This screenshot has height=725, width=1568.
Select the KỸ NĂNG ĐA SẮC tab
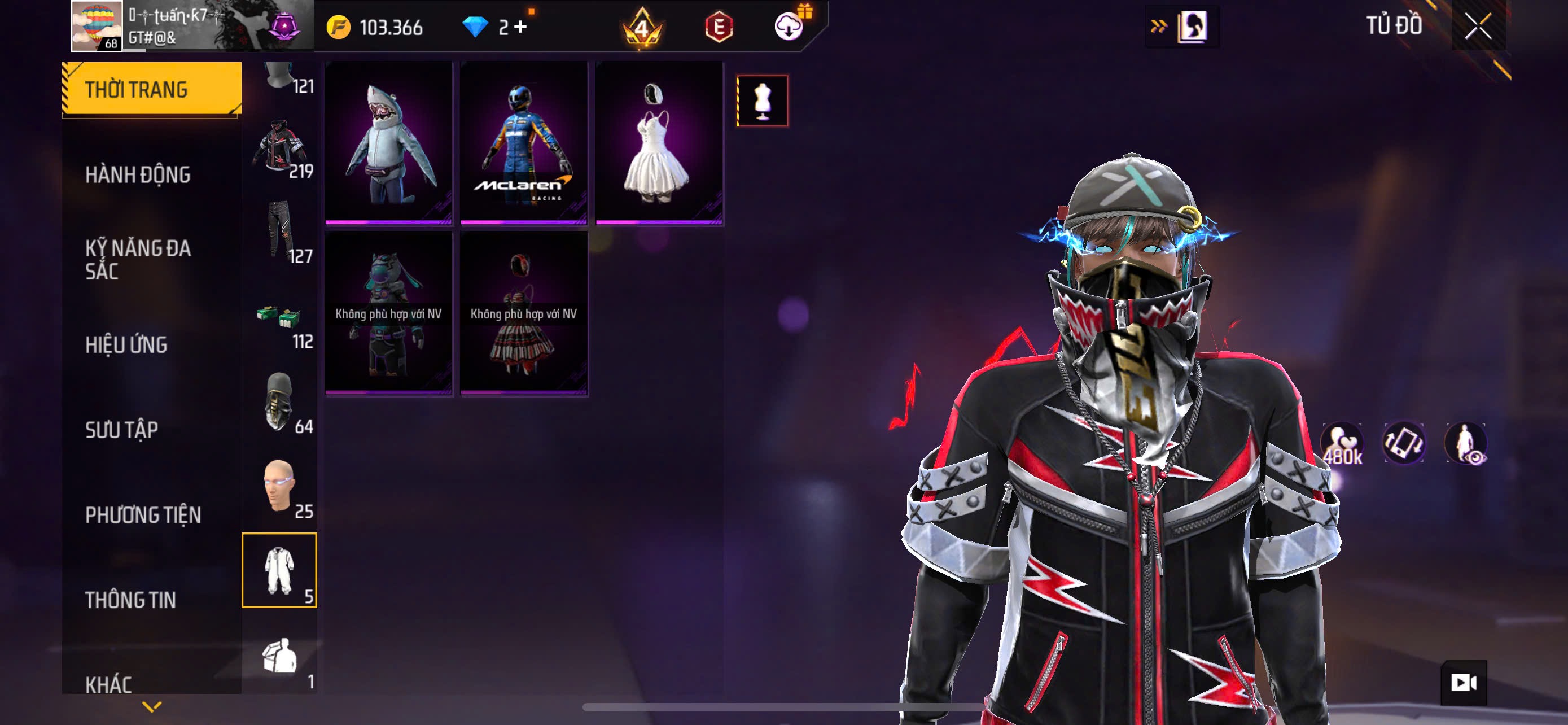coord(138,259)
